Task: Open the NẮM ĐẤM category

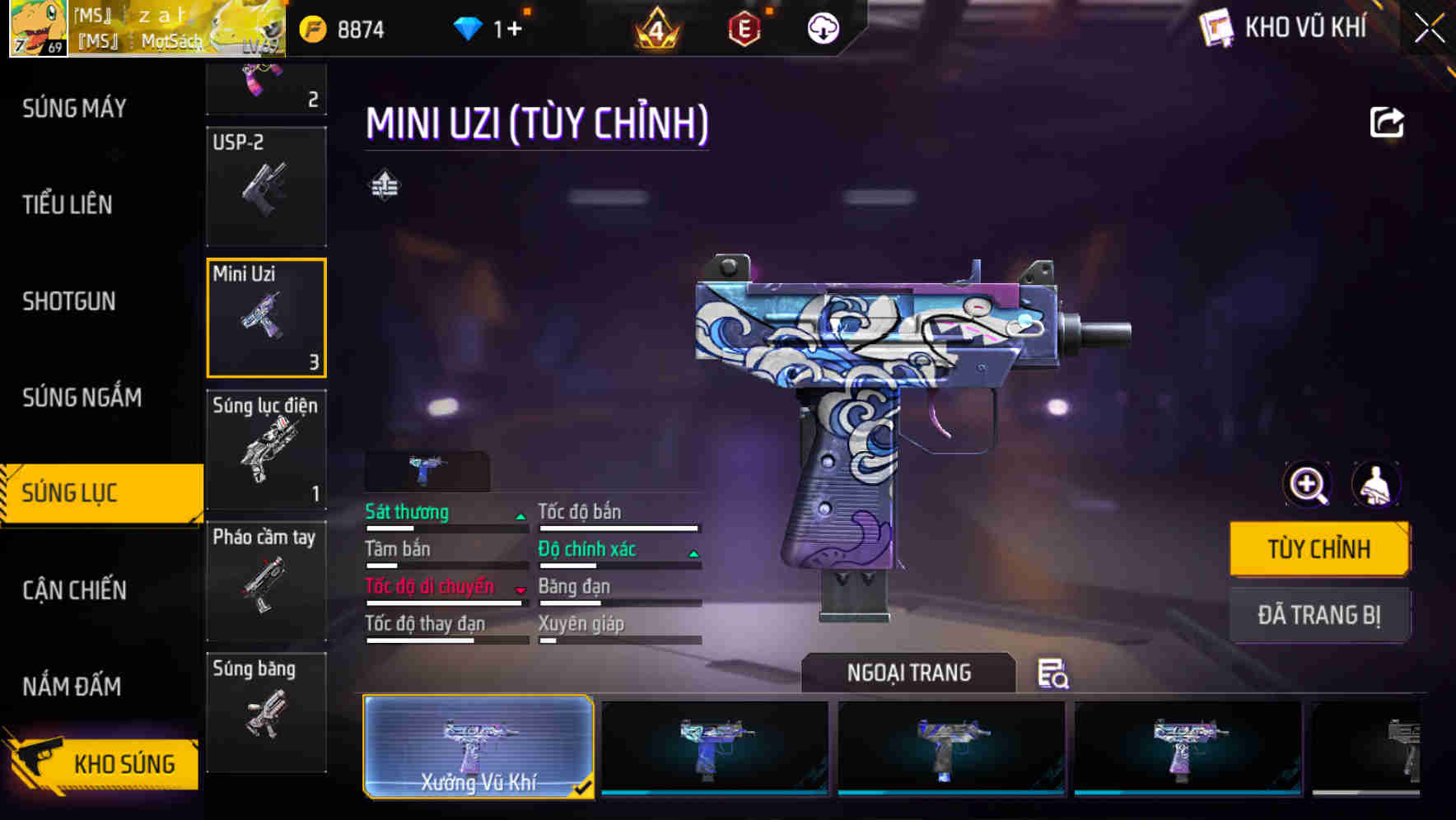Action: coord(72,687)
